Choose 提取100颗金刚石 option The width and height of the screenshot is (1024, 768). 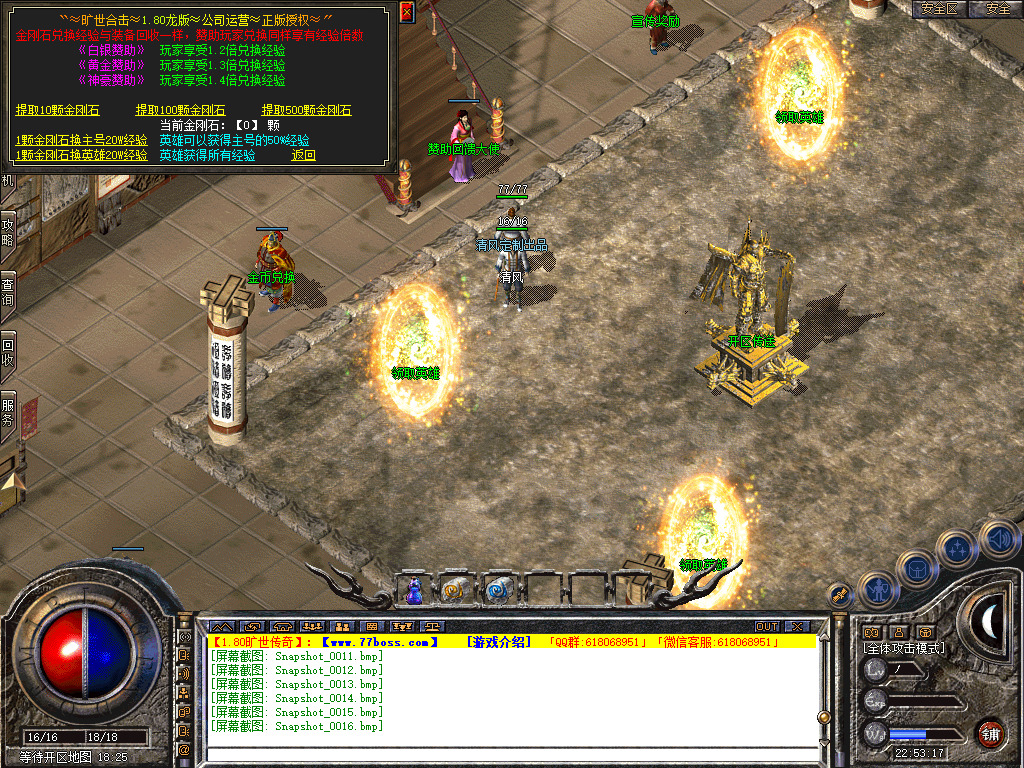pos(180,110)
